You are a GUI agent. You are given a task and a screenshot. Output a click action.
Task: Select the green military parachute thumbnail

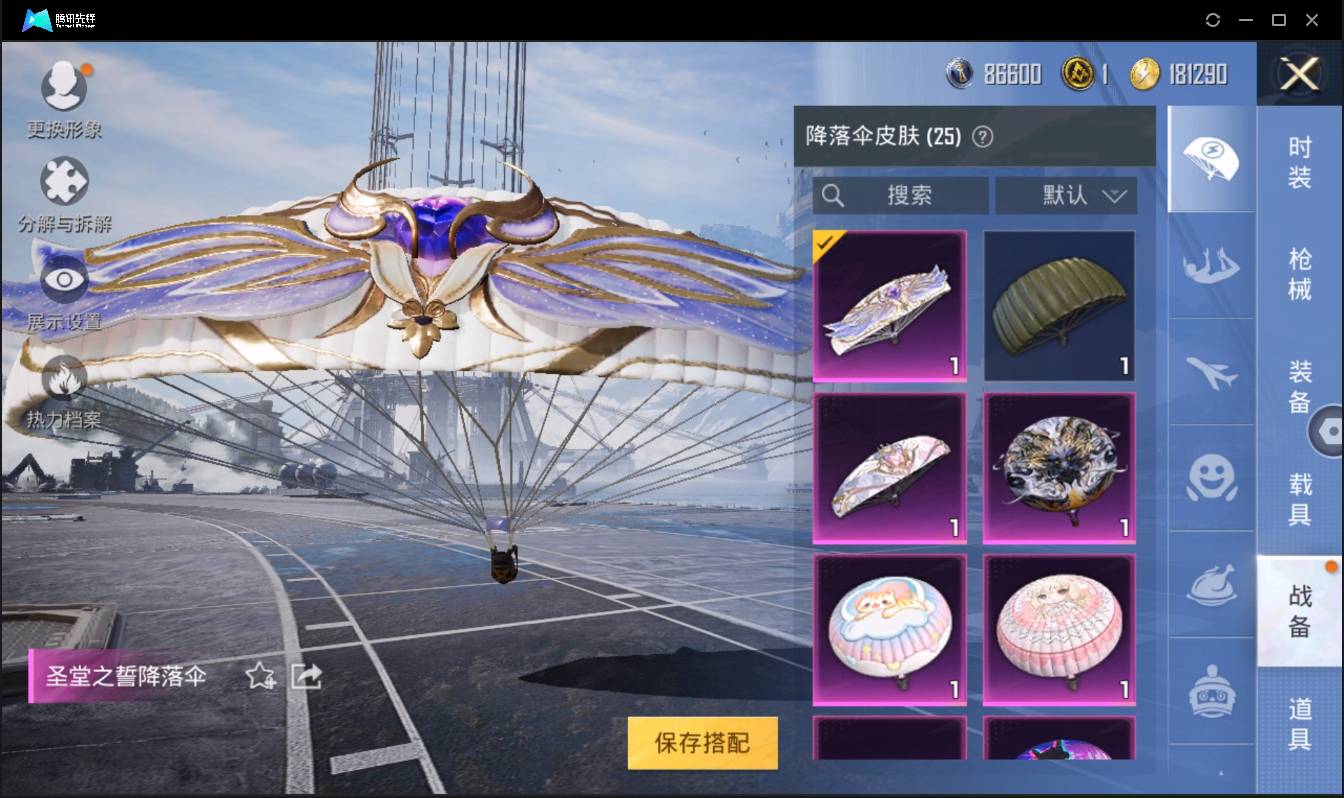click(x=1058, y=305)
